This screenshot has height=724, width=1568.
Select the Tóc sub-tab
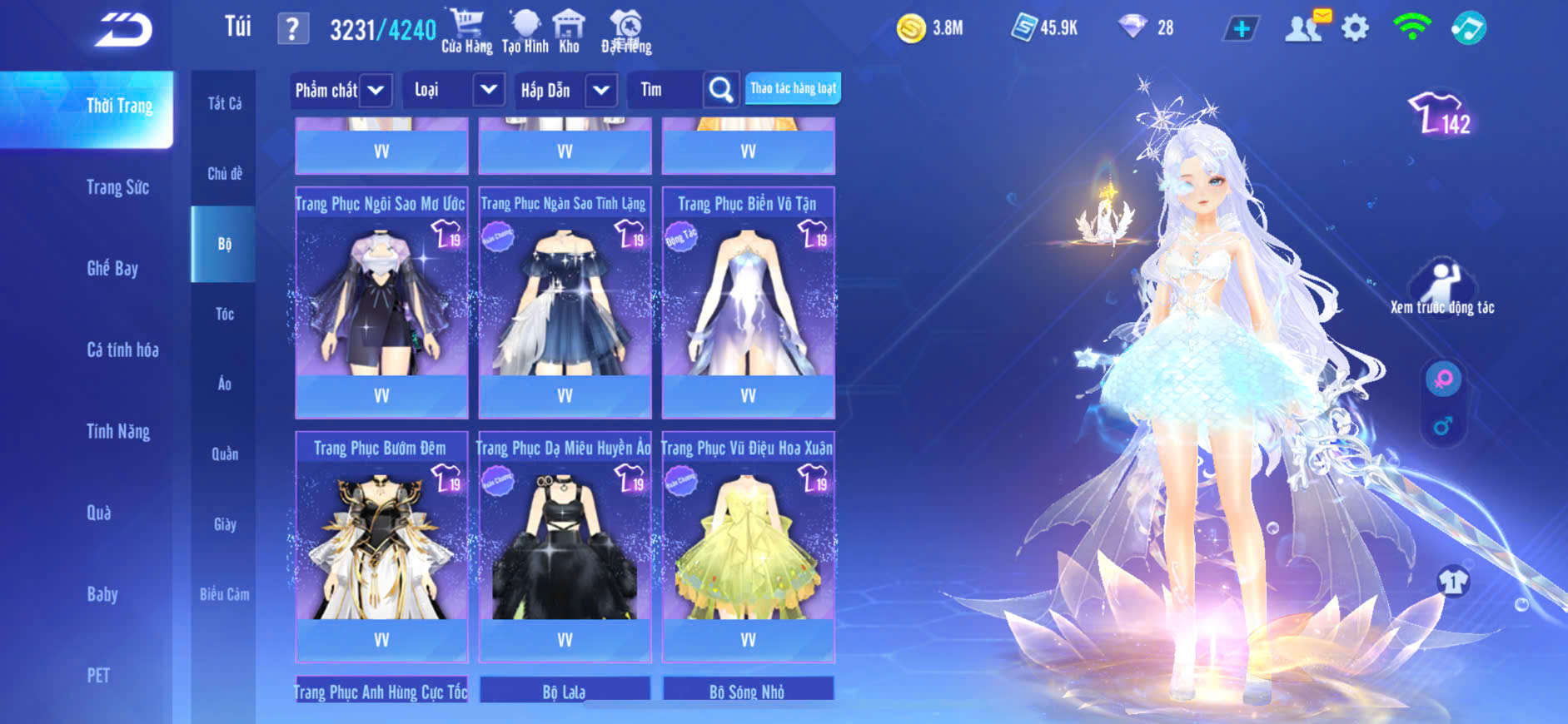click(x=224, y=314)
